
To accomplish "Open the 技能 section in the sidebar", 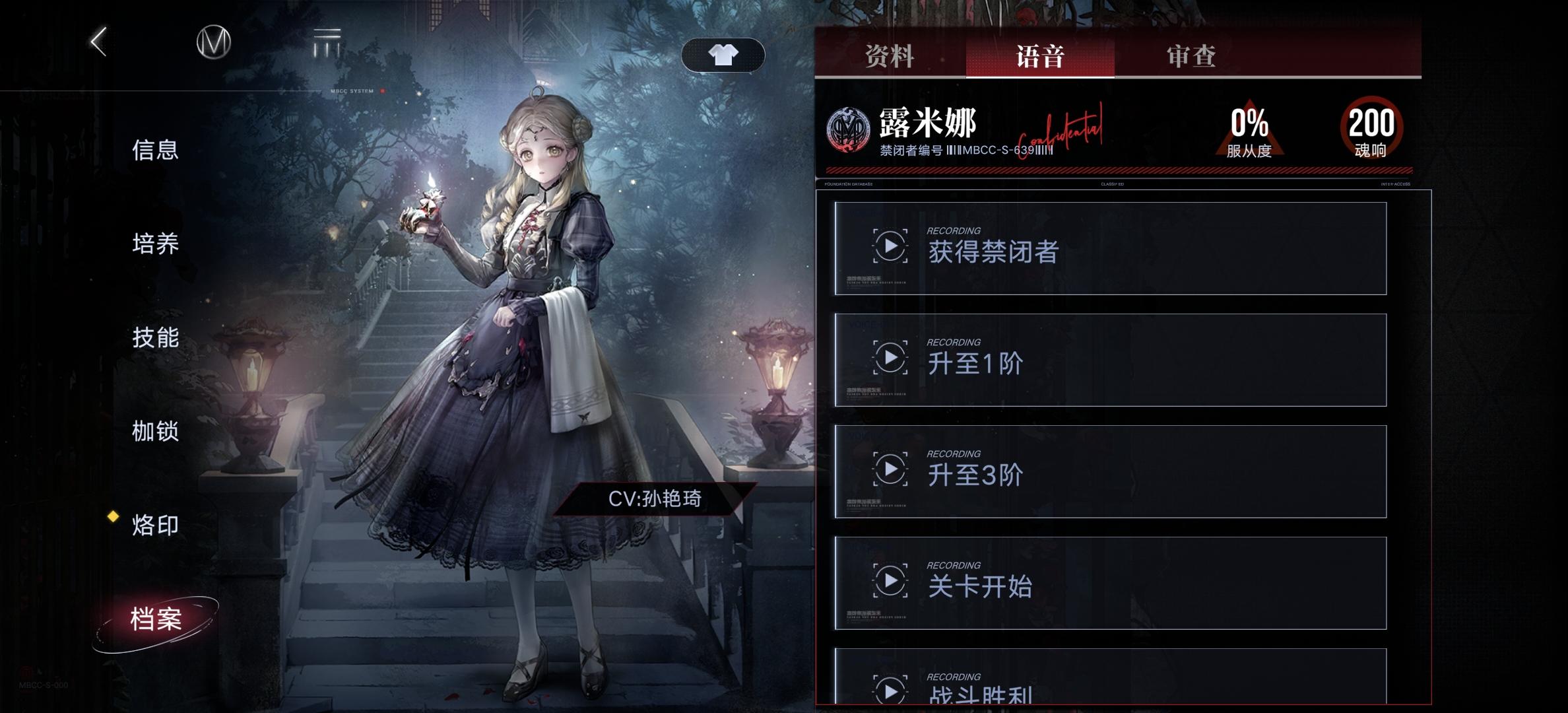I will coord(155,339).
